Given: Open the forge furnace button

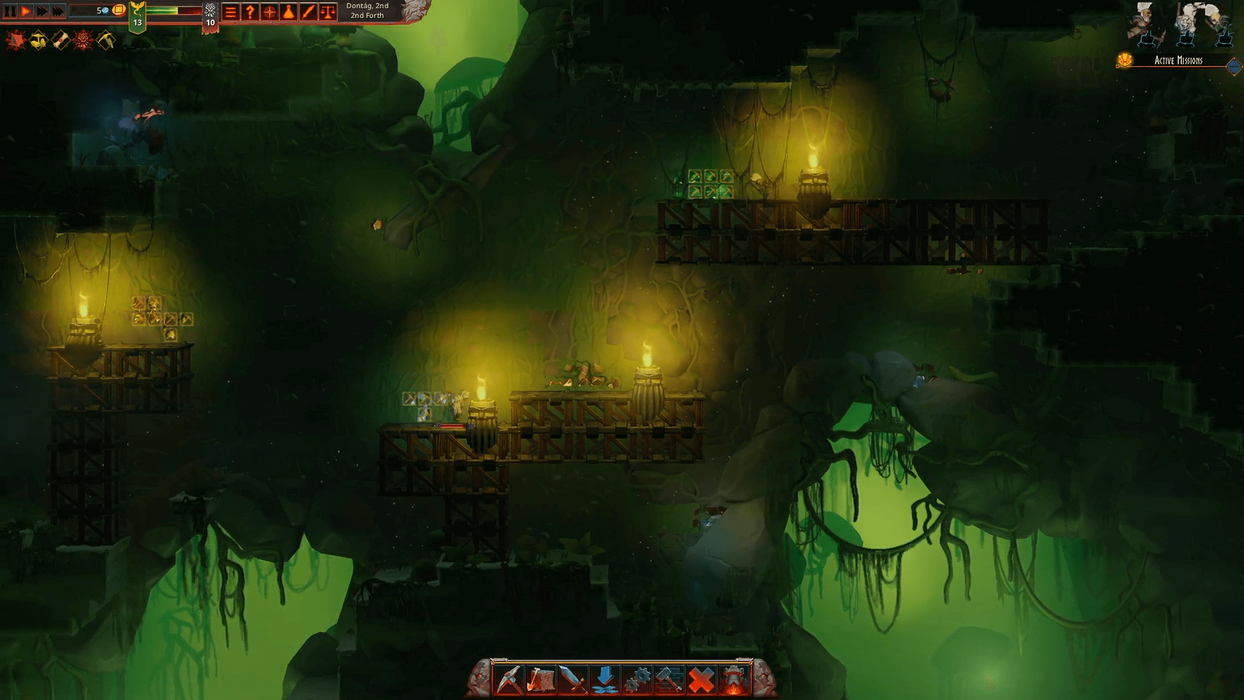Looking at the screenshot, I should (x=734, y=679).
